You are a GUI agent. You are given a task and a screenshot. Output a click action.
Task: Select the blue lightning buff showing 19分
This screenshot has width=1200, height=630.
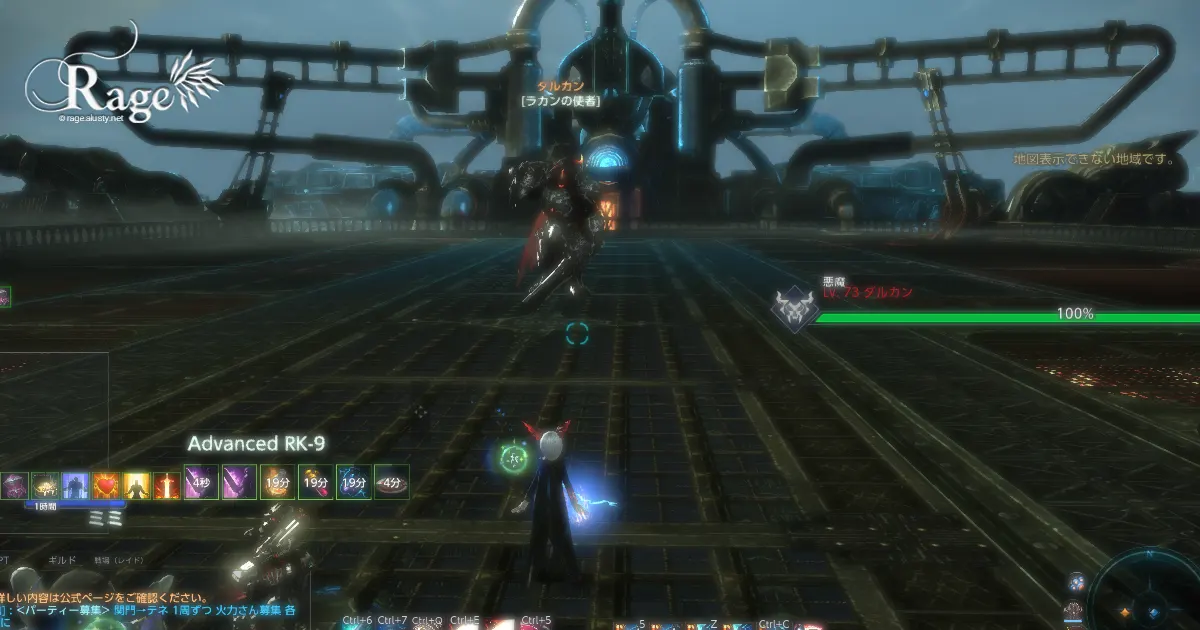coord(353,482)
